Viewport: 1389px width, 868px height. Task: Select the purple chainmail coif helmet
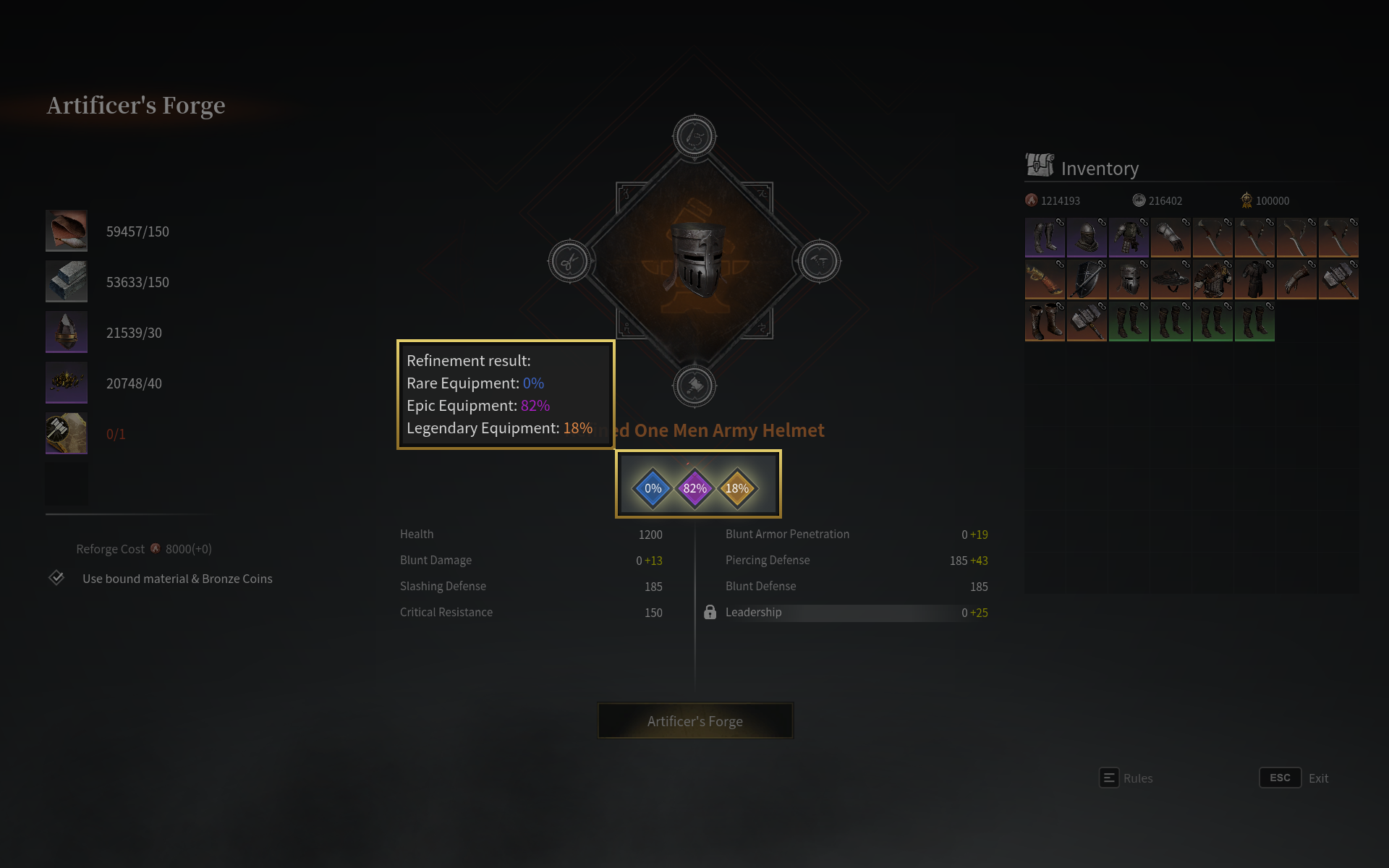click(x=1087, y=237)
